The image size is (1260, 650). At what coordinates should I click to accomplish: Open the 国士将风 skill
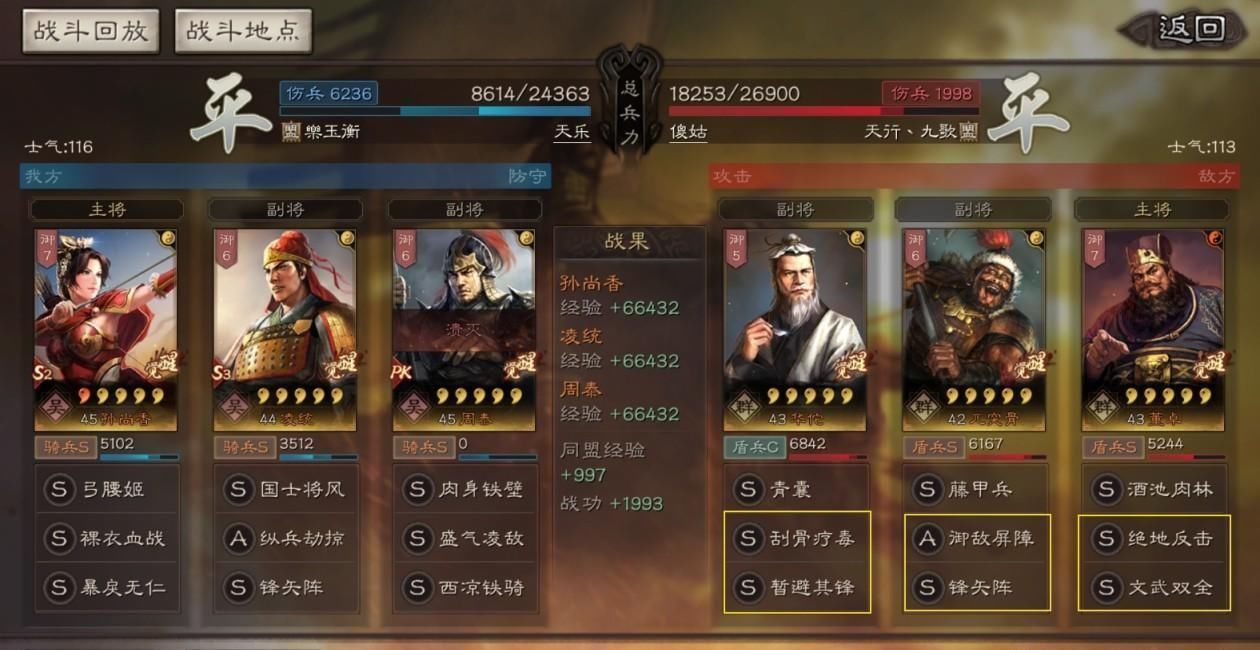click(x=285, y=490)
